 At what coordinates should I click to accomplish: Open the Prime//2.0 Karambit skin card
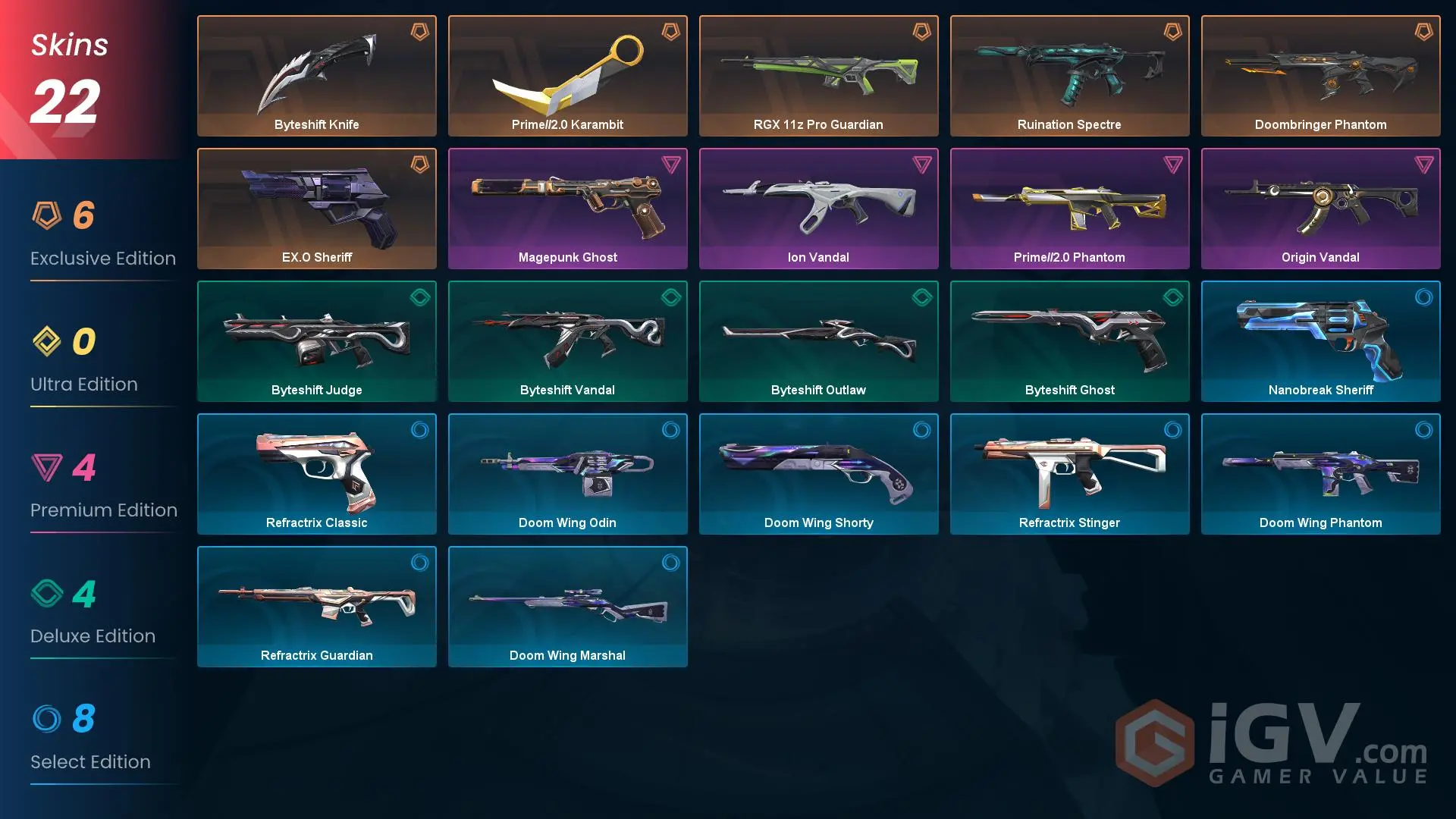[x=567, y=75]
